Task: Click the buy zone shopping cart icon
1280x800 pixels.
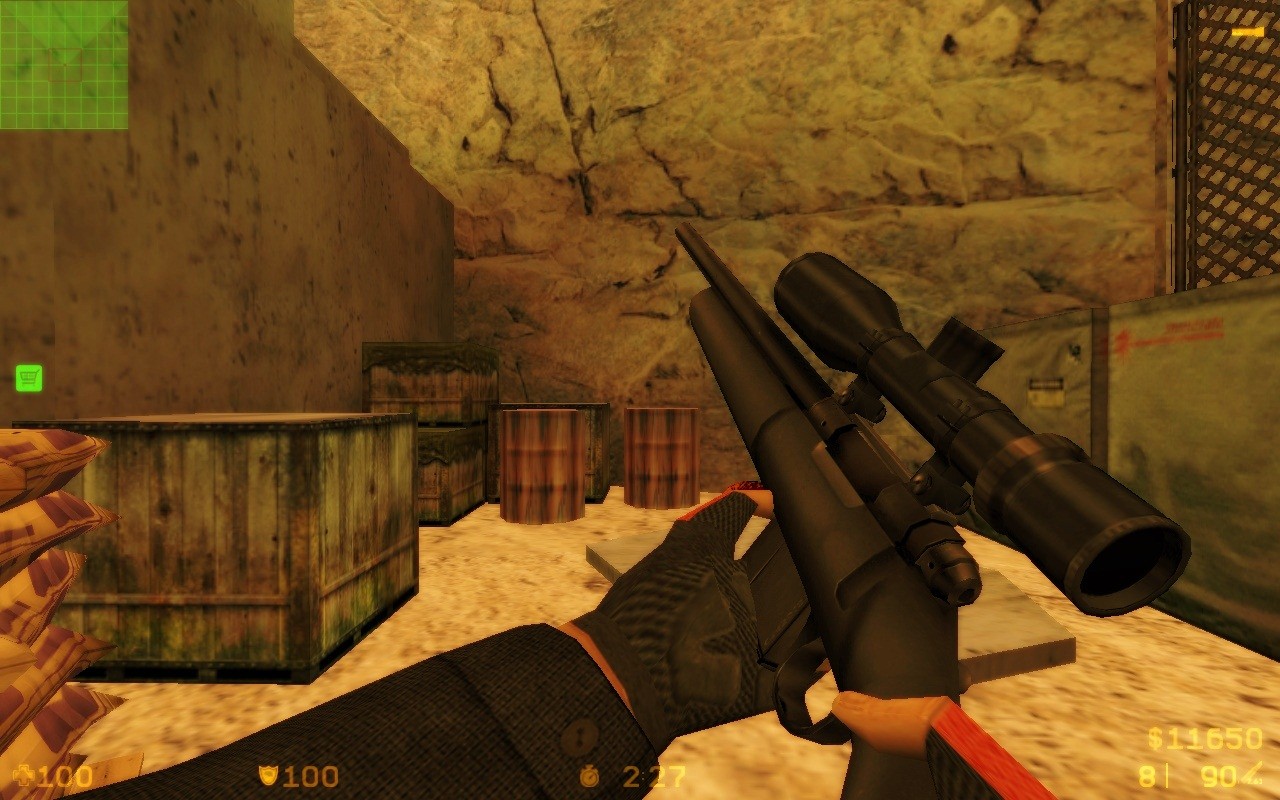Action: (x=30, y=377)
